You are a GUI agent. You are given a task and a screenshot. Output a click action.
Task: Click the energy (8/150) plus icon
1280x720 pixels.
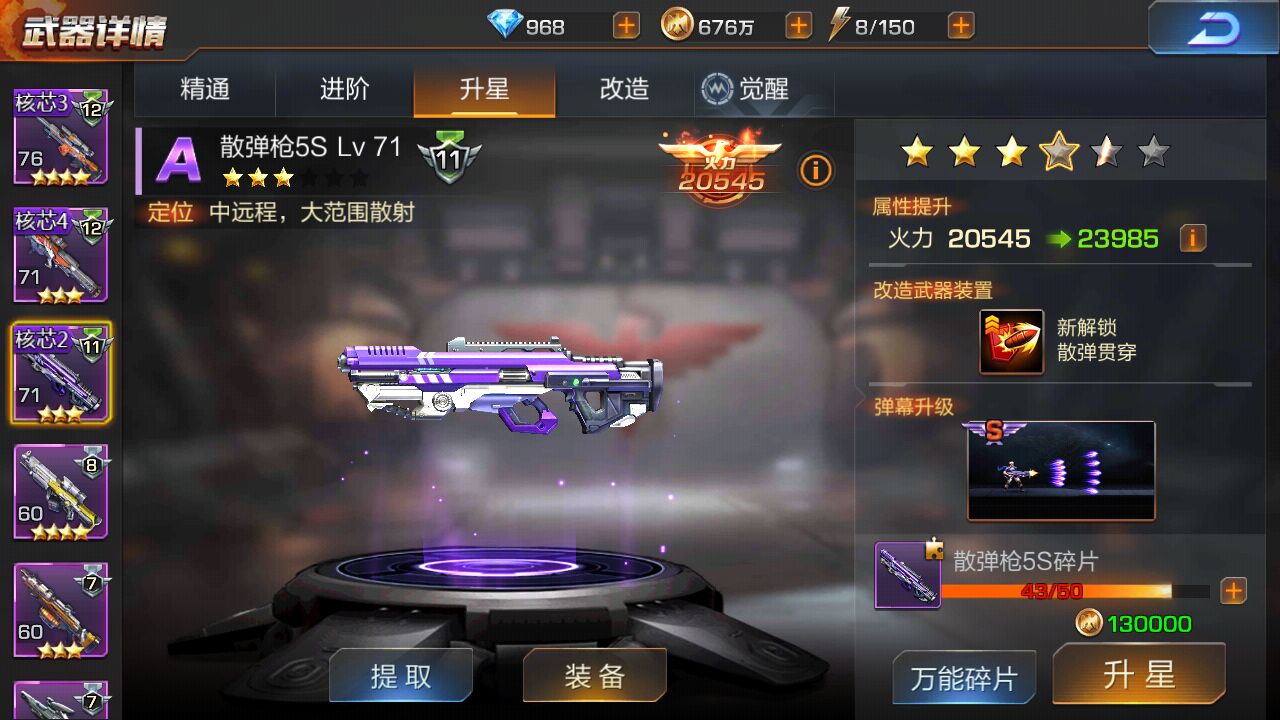[x=959, y=25]
